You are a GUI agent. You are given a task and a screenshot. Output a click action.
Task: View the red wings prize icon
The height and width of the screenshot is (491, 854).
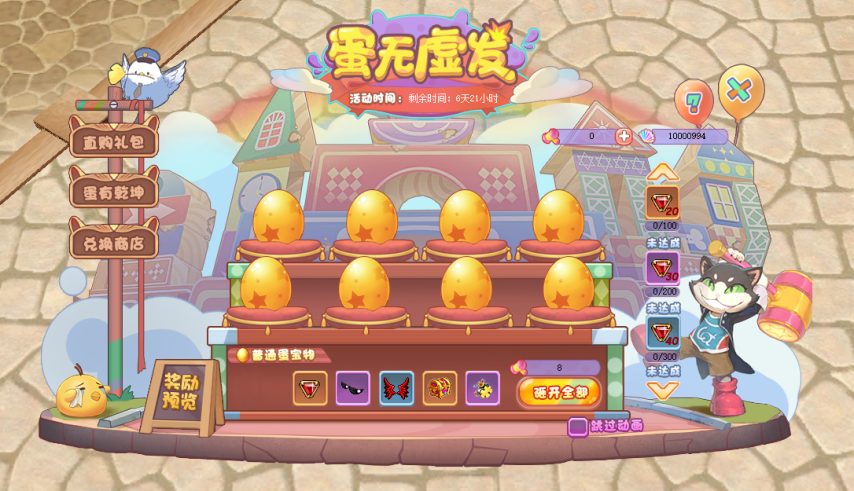pyautogui.click(x=396, y=388)
